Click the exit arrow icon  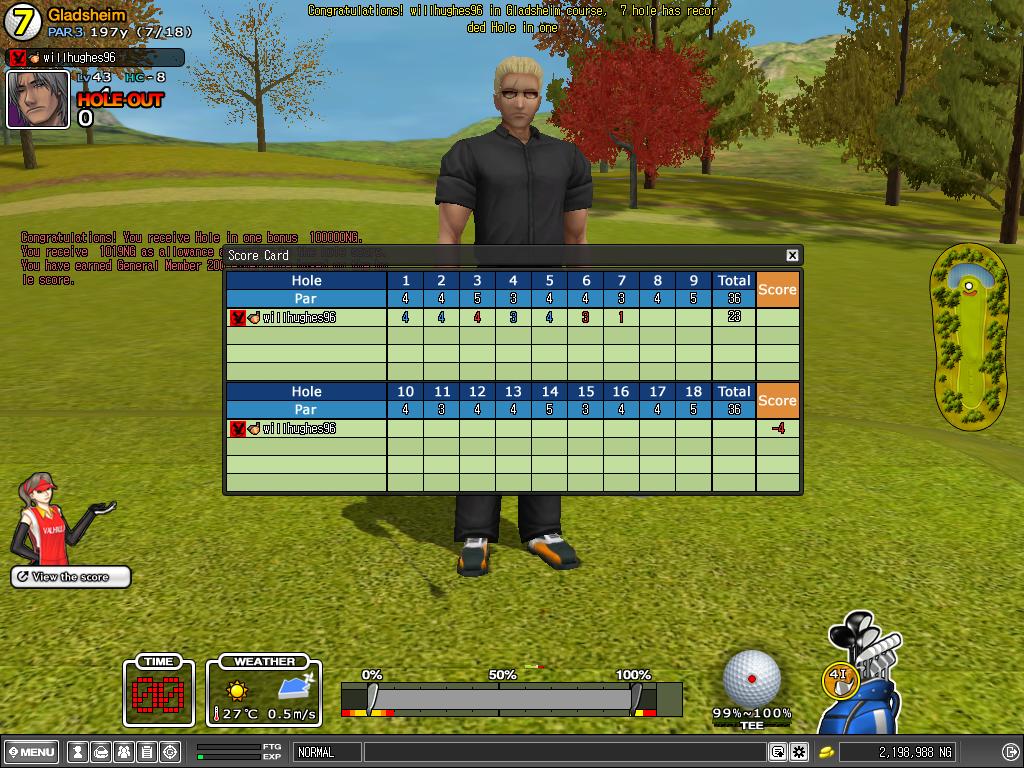(x=1009, y=752)
